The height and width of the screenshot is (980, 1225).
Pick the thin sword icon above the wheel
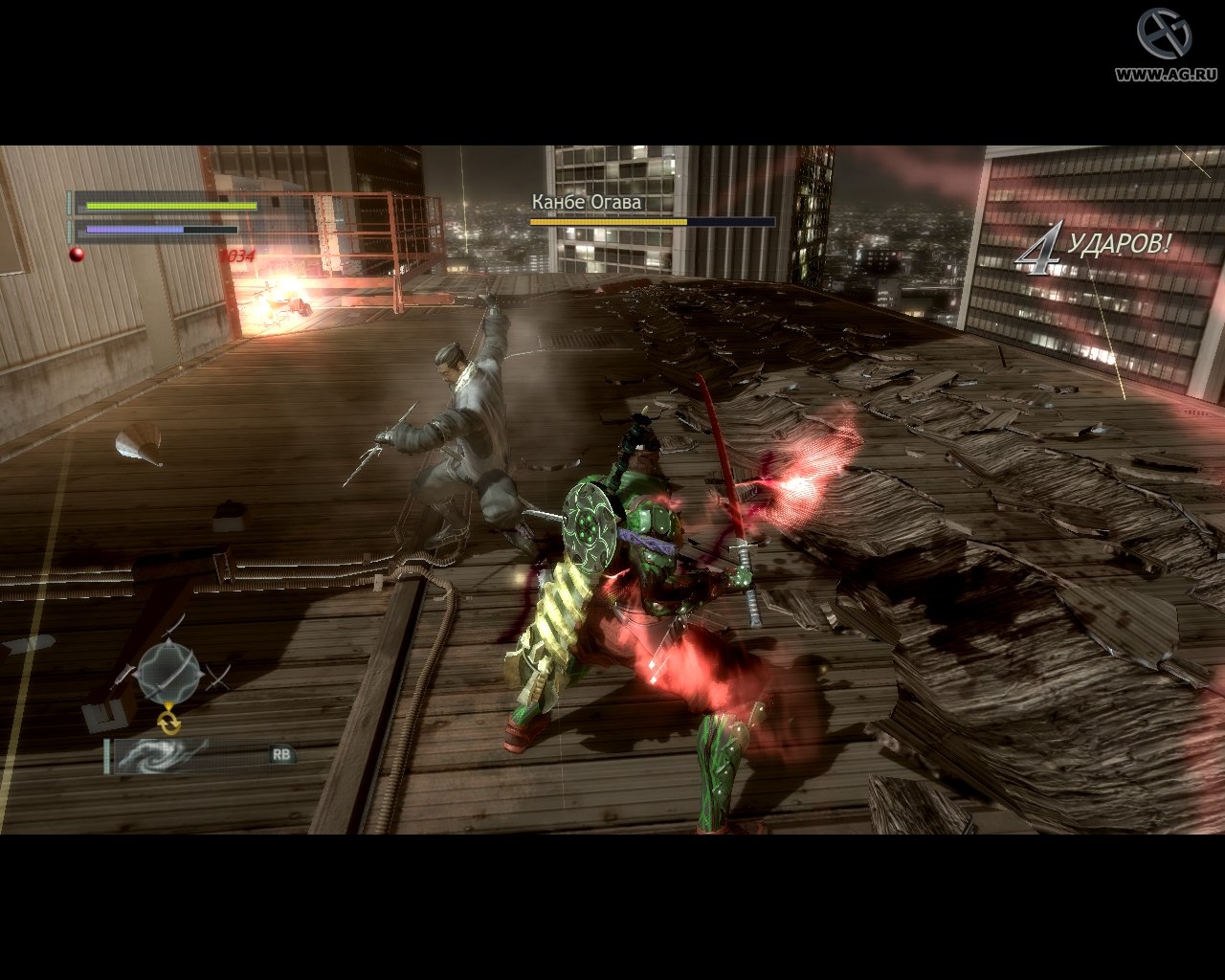tap(173, 628)
